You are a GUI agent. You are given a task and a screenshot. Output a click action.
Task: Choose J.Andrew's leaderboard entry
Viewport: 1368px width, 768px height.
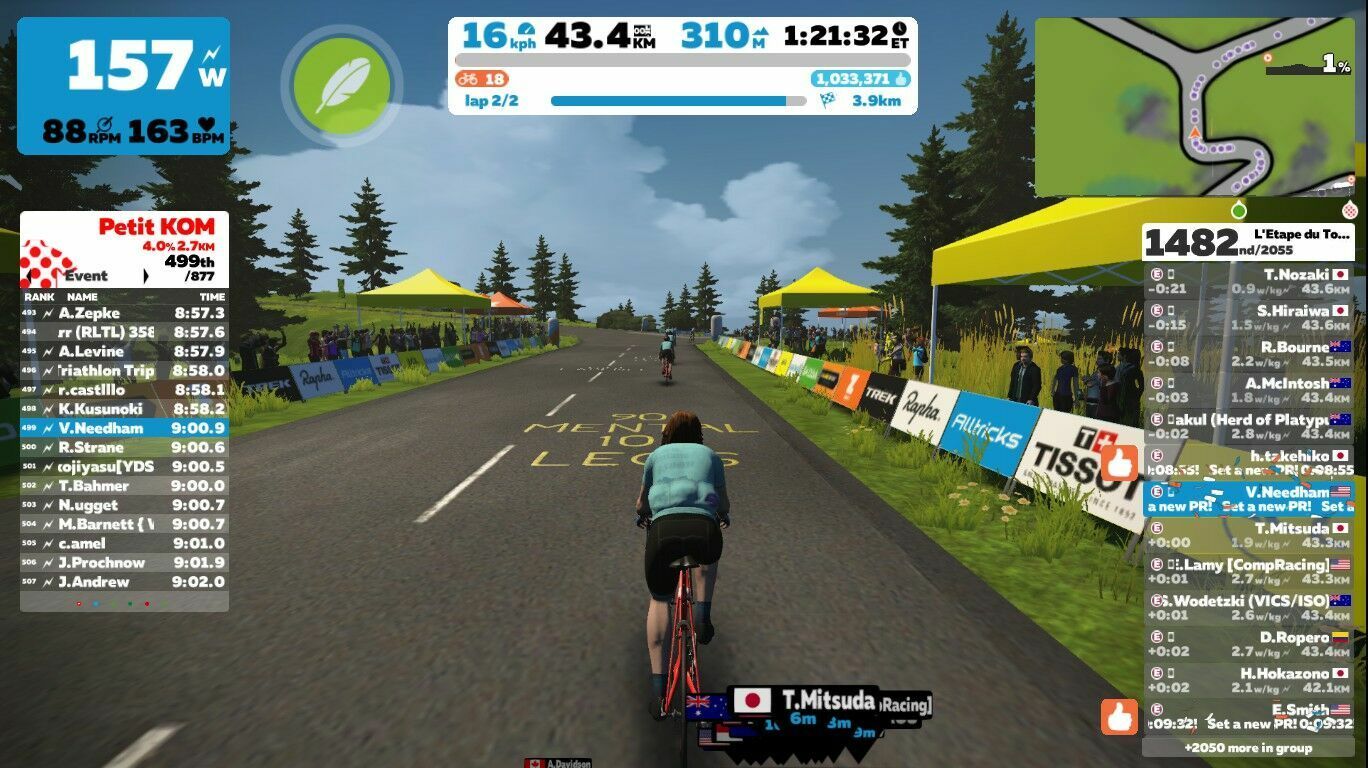tap(124, 582)
